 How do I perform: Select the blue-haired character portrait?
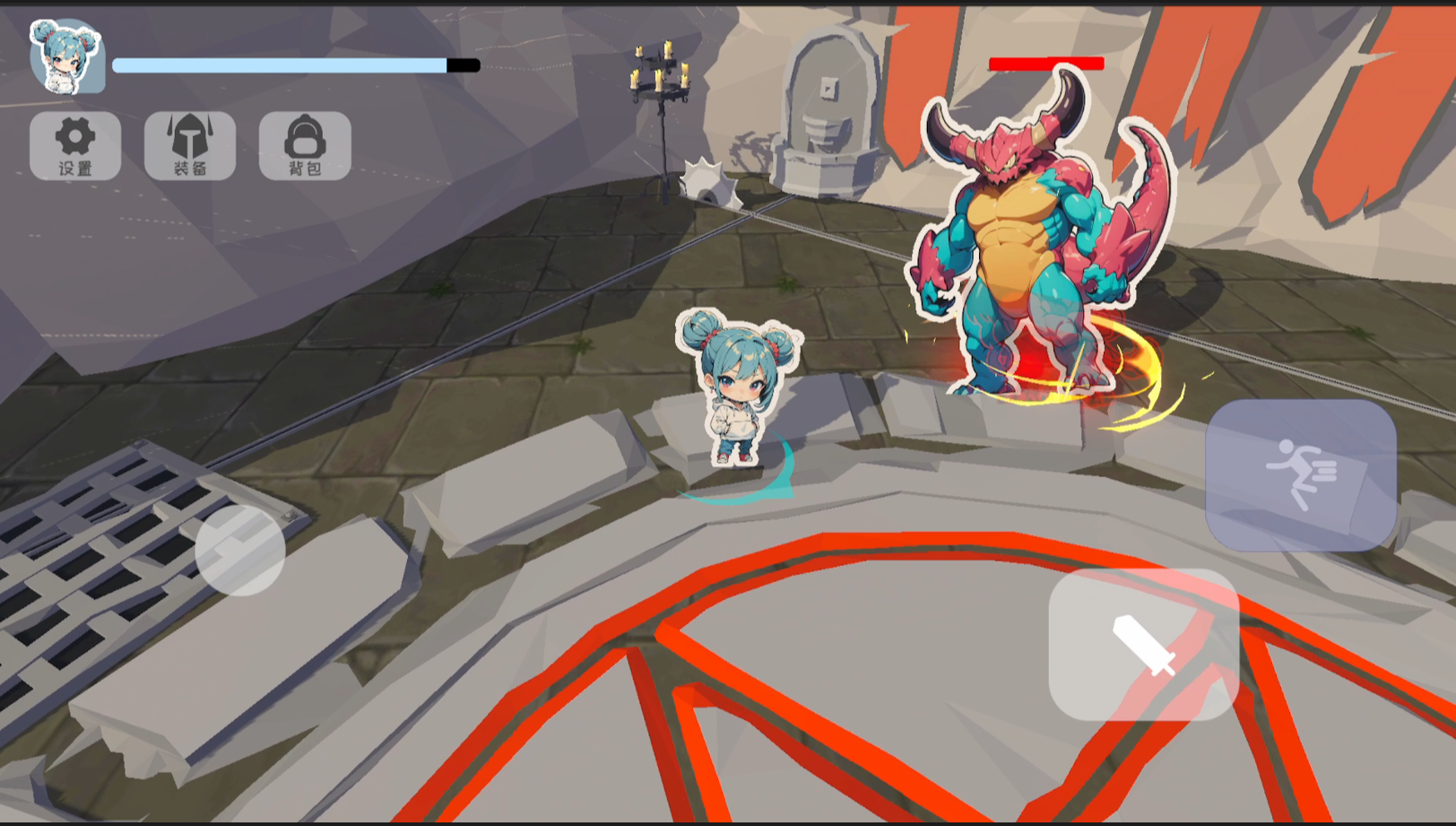coord(66,57)
